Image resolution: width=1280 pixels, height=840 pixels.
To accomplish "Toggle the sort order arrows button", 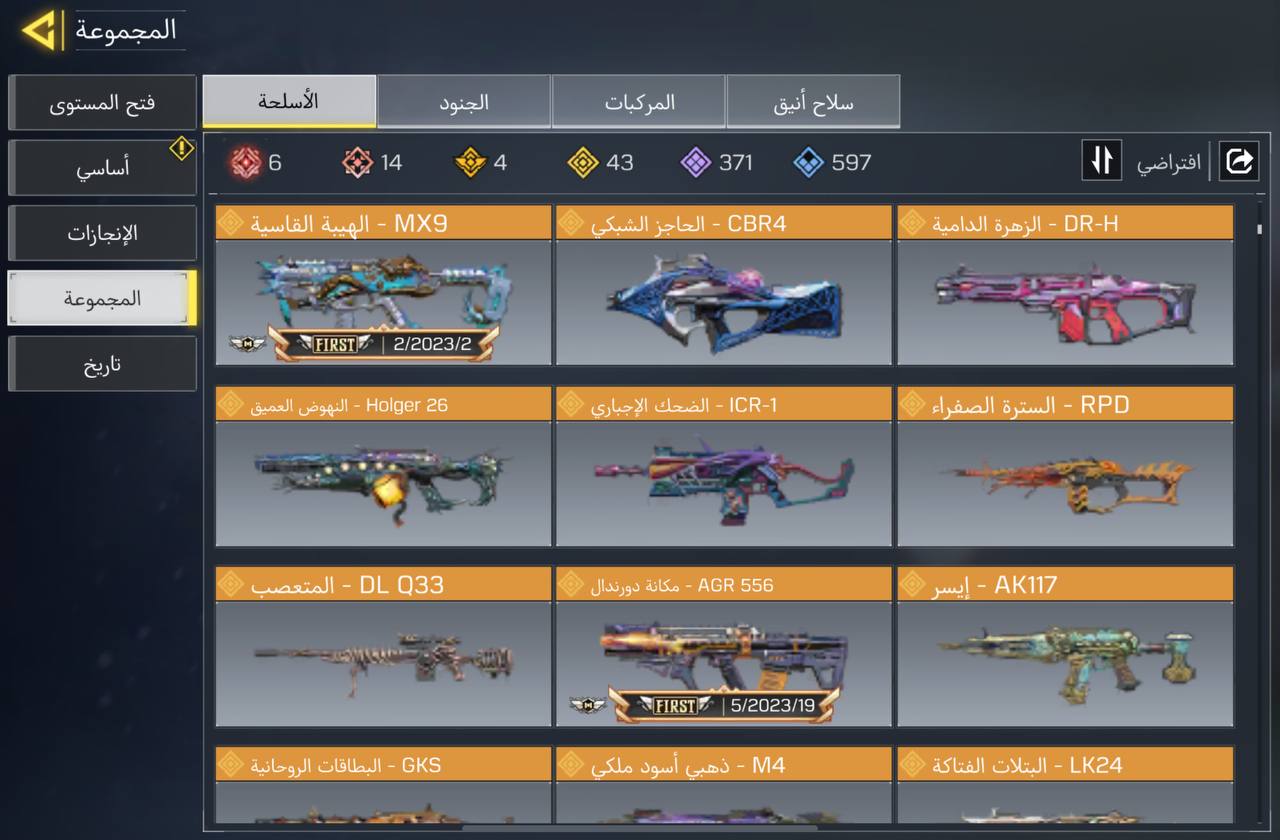I will 1101,161.
